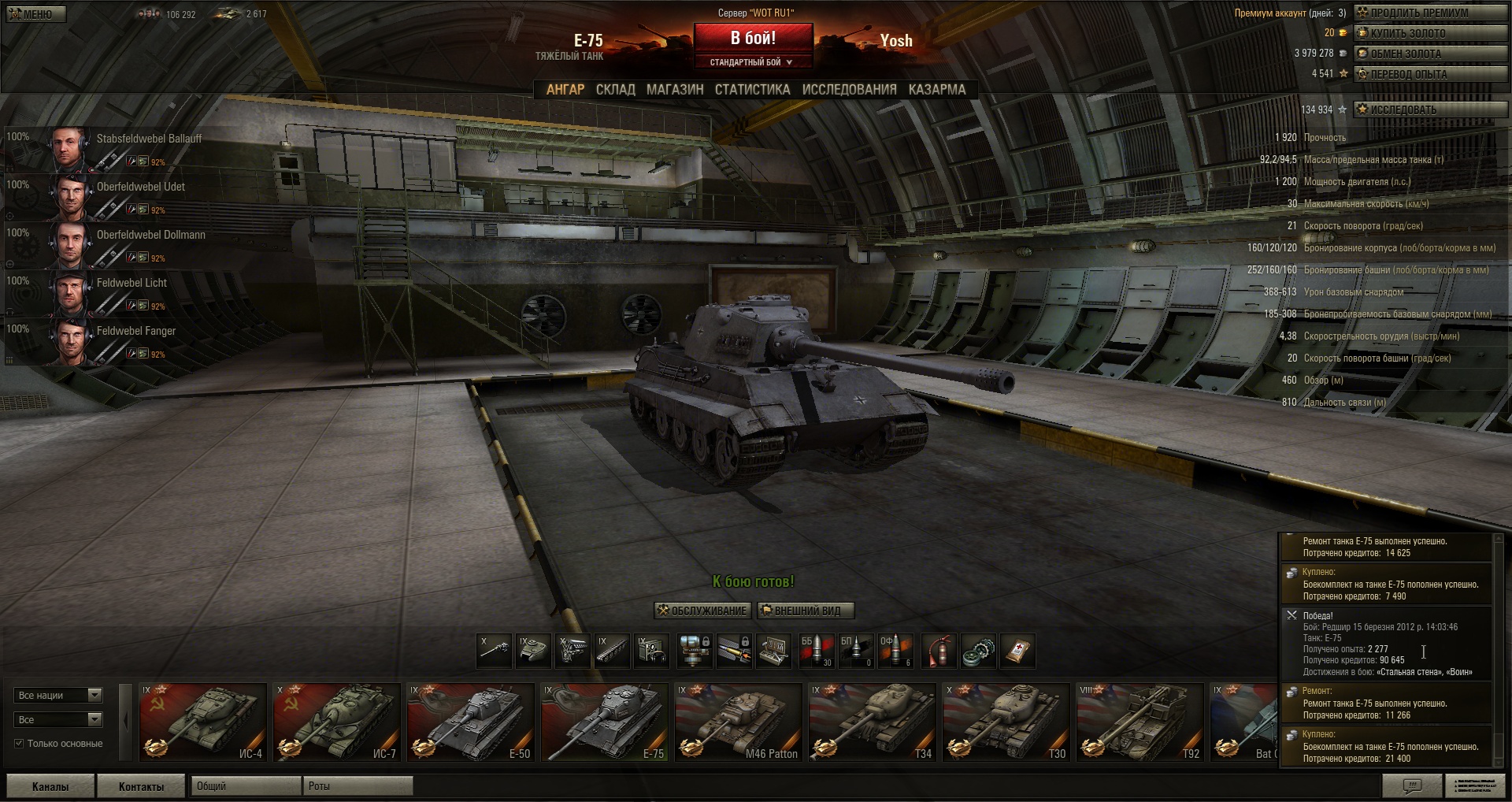Viewport: 1512px width, 802px height.
Task: Choose the M46 Patton tank tile
Action: 738,722
